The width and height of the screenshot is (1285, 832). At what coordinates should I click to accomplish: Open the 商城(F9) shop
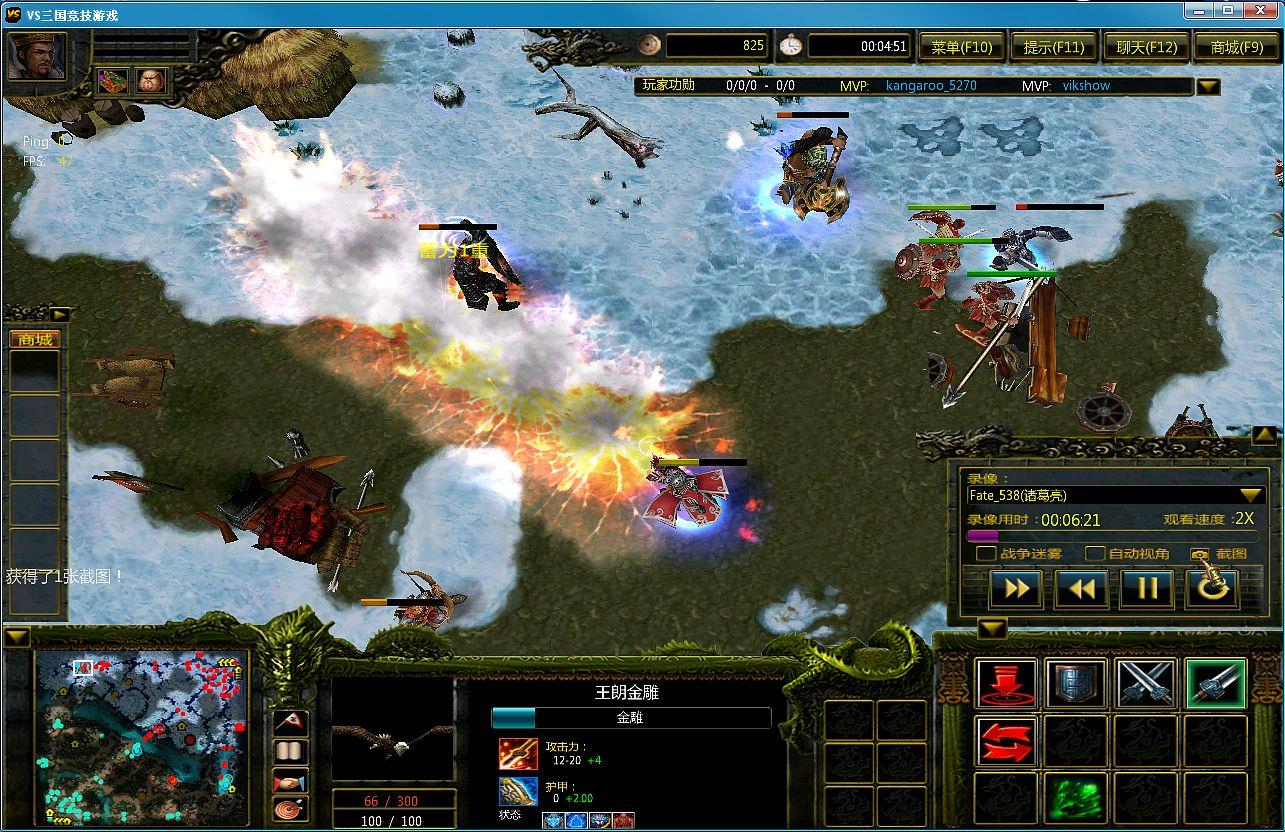tap(1237, 45)
